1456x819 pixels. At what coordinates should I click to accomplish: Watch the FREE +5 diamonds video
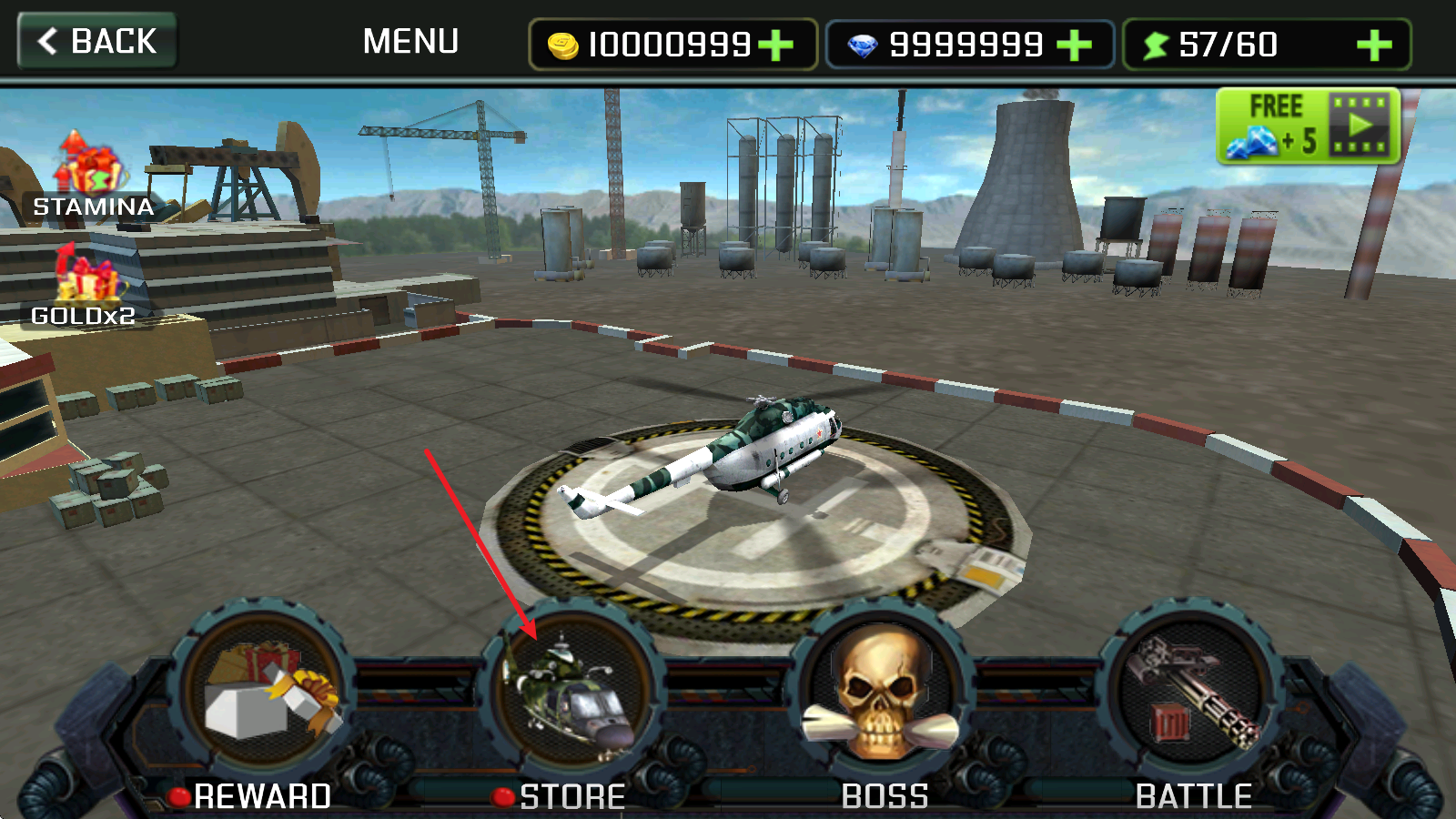click(1308, 126)
